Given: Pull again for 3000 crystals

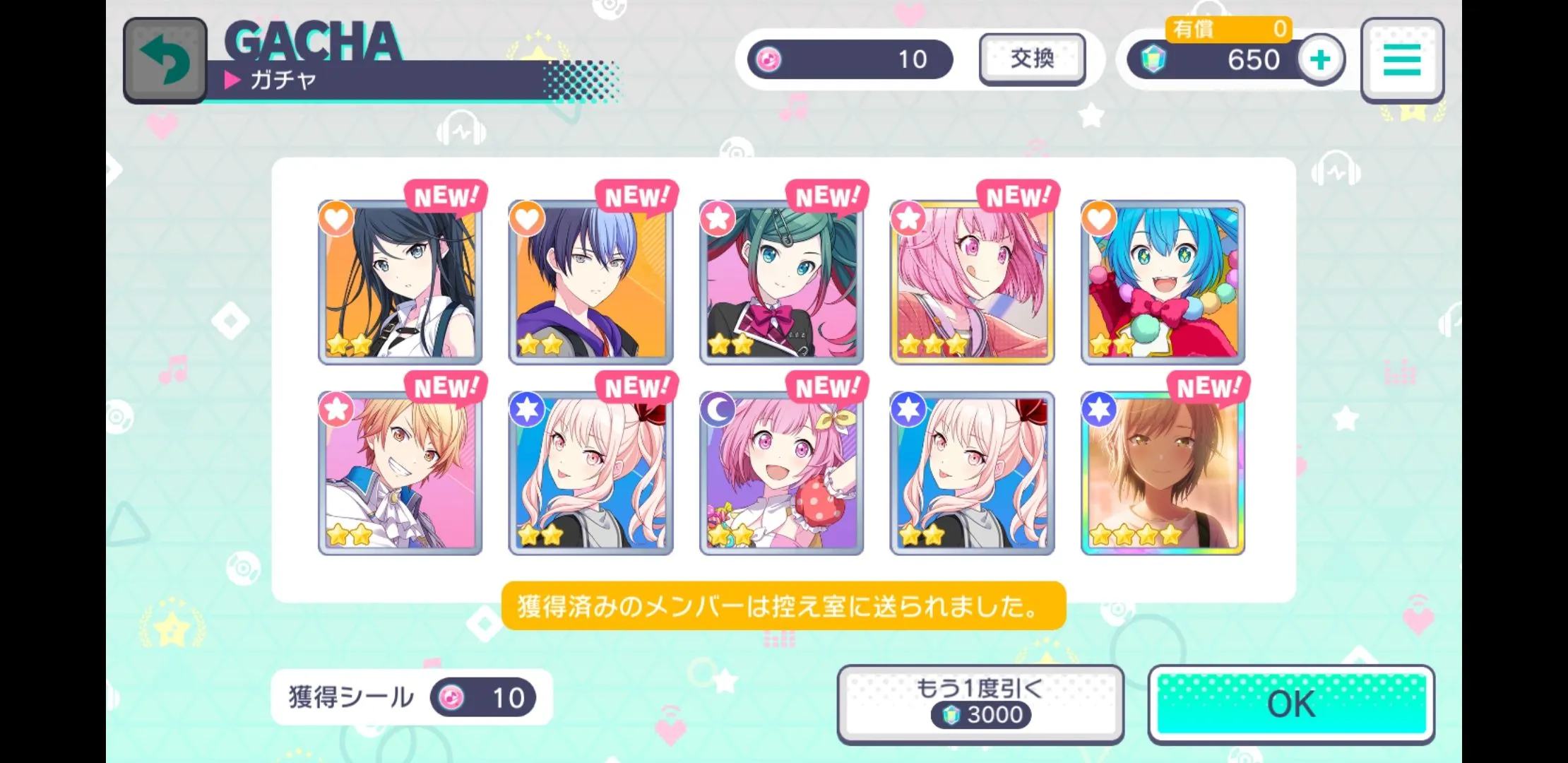Looking at the screenshot, I should pyautogui.click(x=980, y=704).
